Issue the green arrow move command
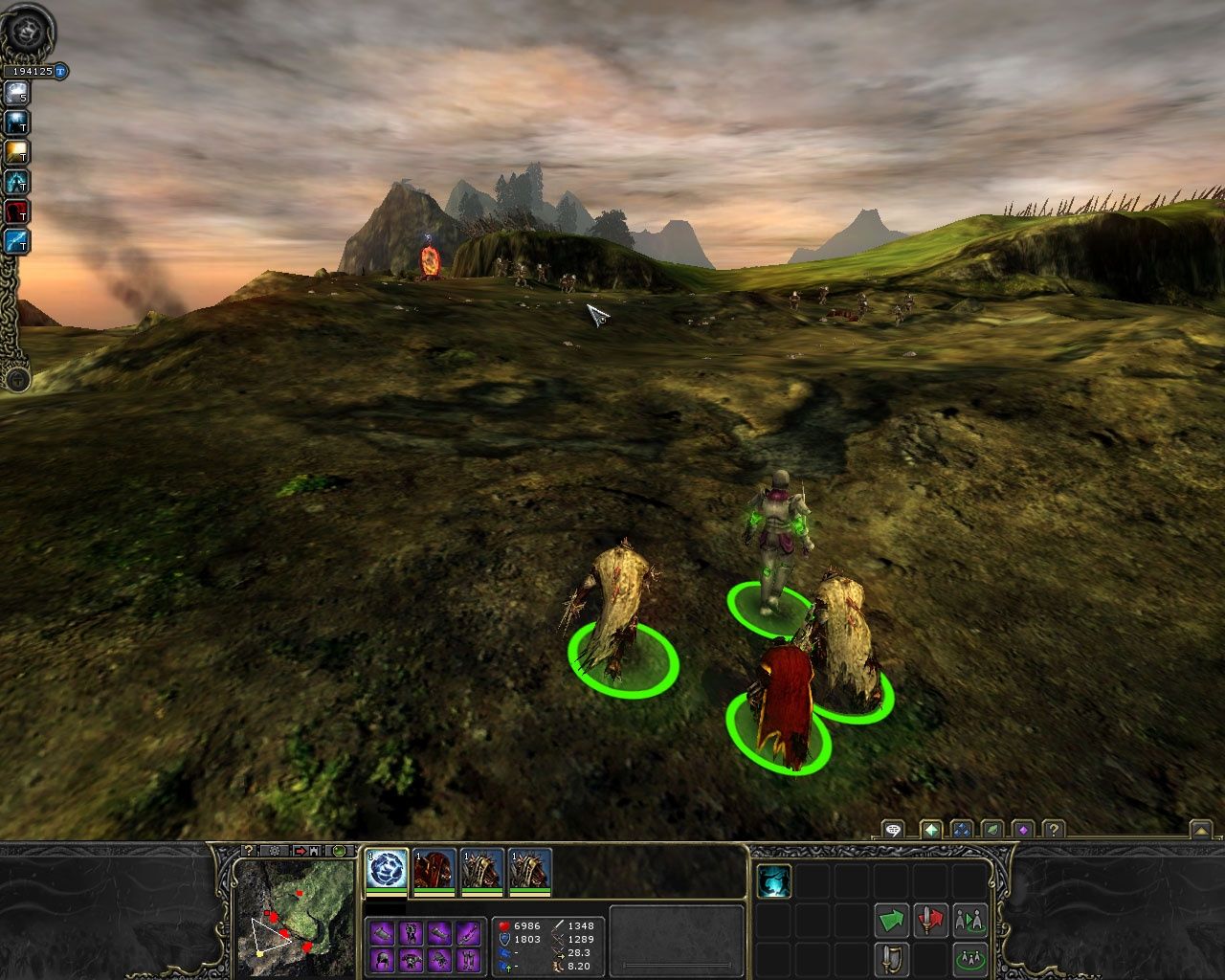The width and height of the screenshot is (1225, 980). 892,920
